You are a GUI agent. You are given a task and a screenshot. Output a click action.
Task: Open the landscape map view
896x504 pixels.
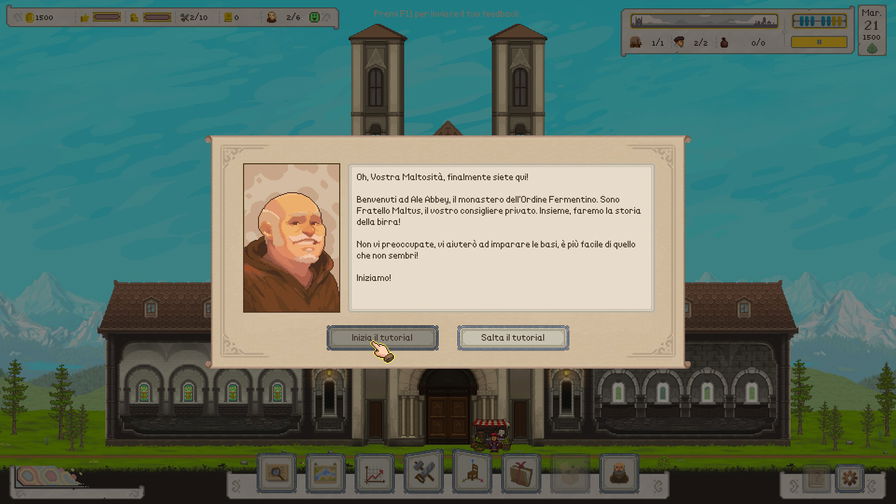tap(326, 473)
